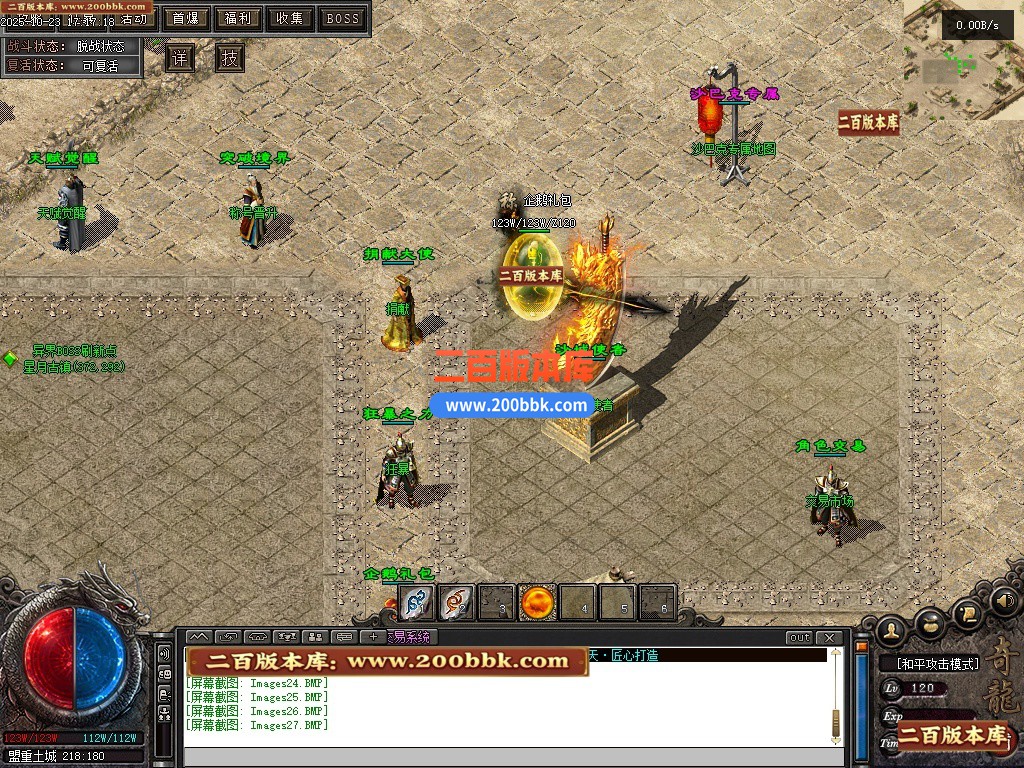Screen dimensions: 1024x768
Task: Activate the fireball orb hotbar slot
Action: pos(538,602)
